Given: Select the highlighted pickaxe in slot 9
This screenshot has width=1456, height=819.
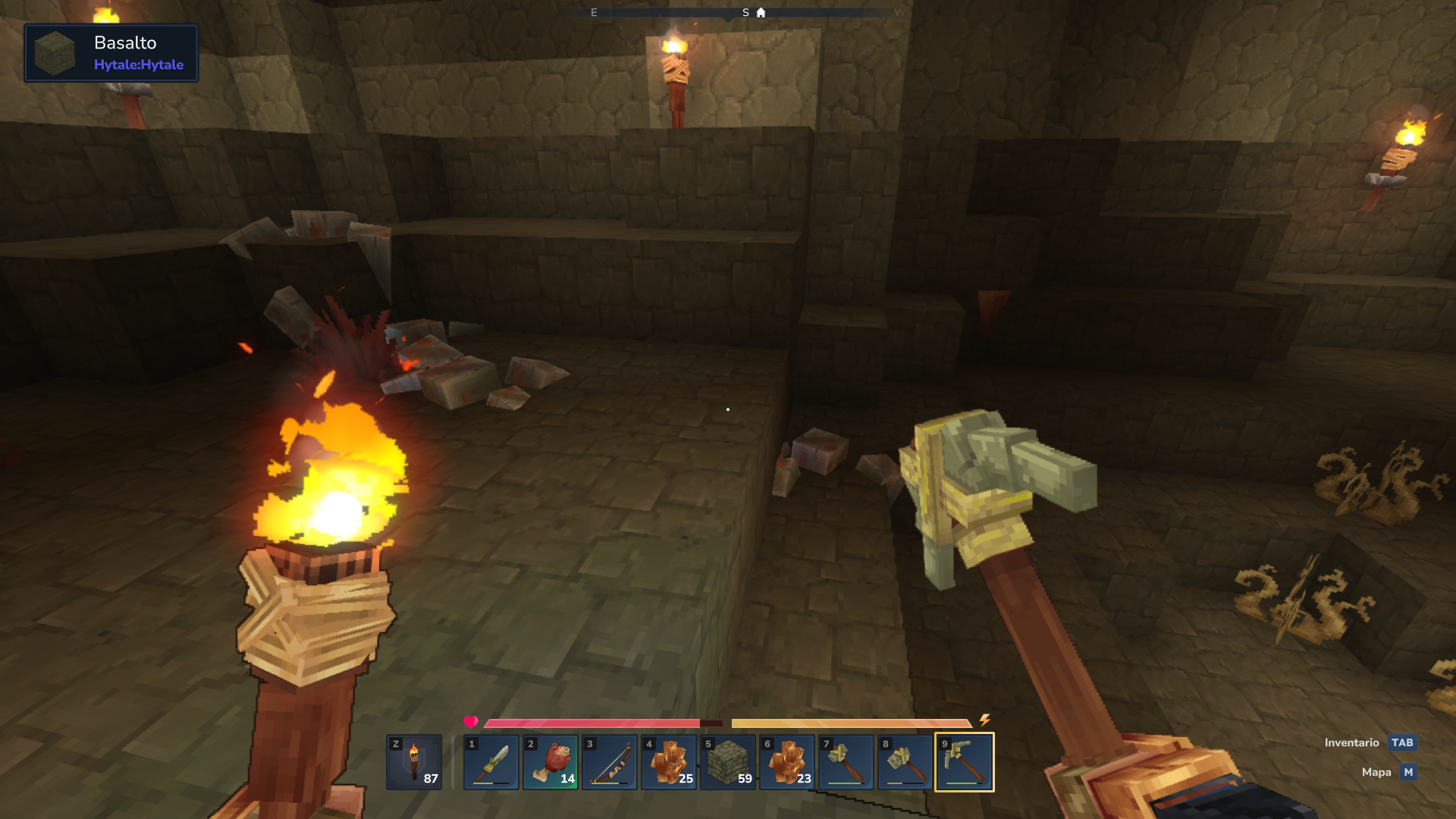Looking at the screenshot, I should tap(965, 762).
